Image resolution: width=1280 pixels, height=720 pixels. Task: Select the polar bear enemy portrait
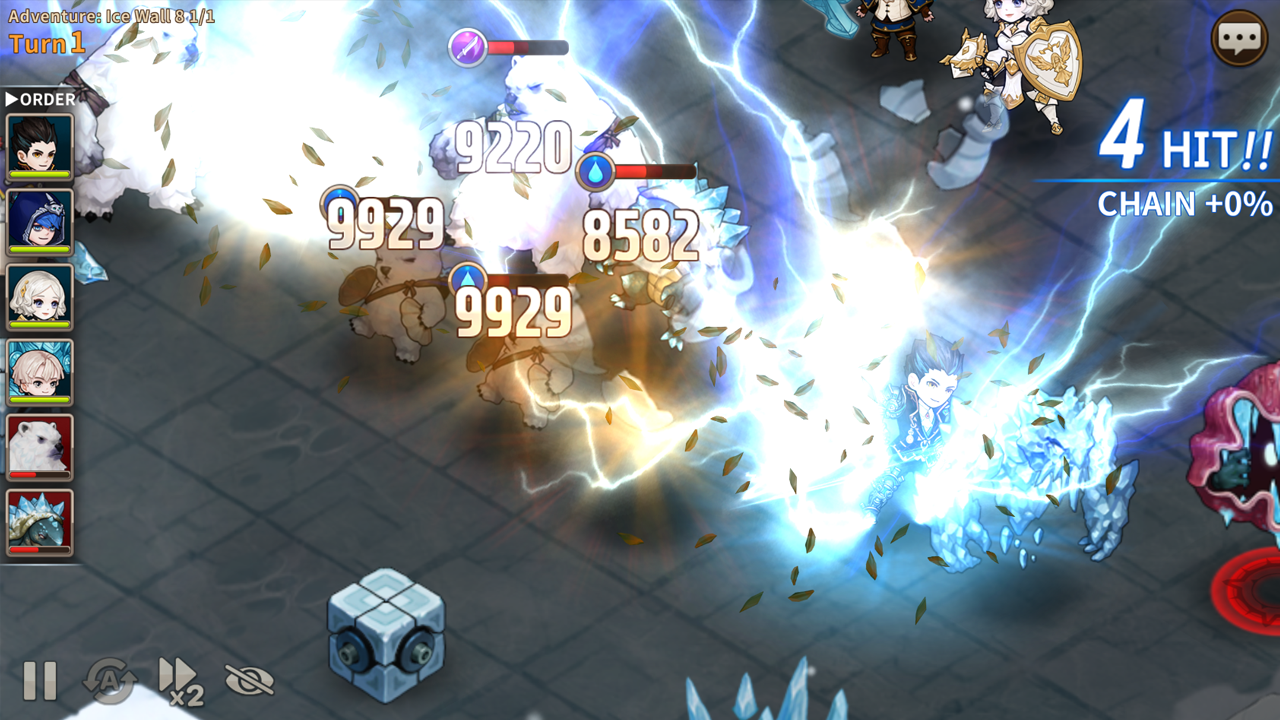(38, 446)
